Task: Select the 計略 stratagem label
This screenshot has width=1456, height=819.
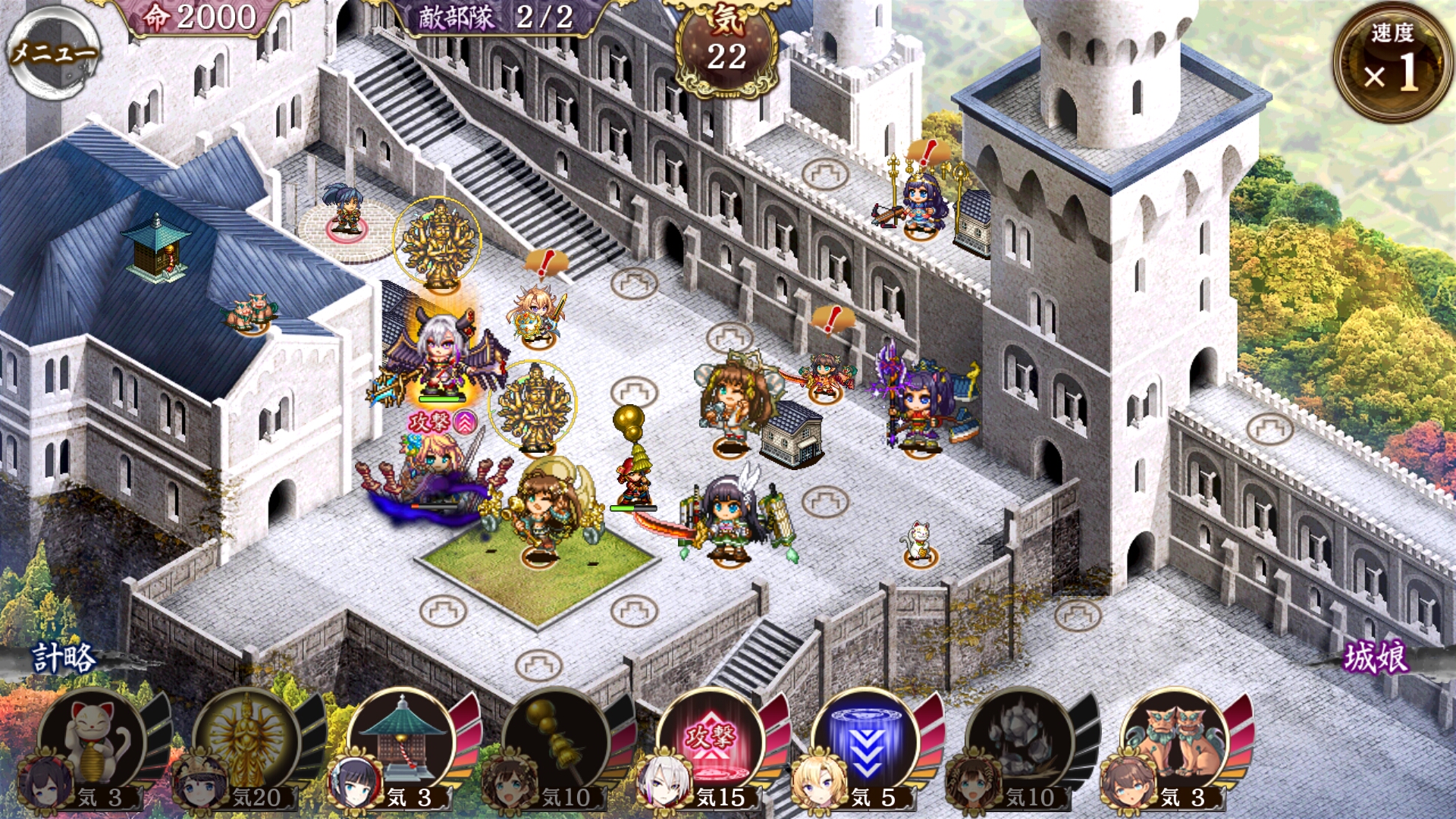Action: [64, 658]
